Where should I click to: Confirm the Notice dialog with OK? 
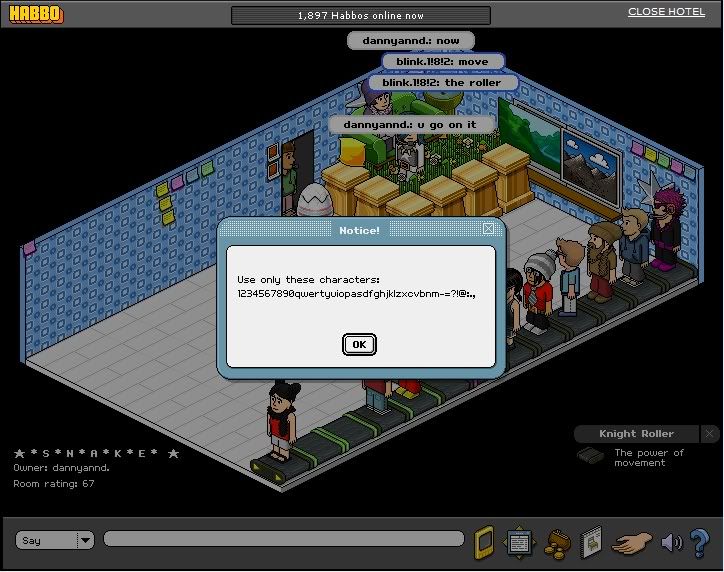tap(358, 344)
